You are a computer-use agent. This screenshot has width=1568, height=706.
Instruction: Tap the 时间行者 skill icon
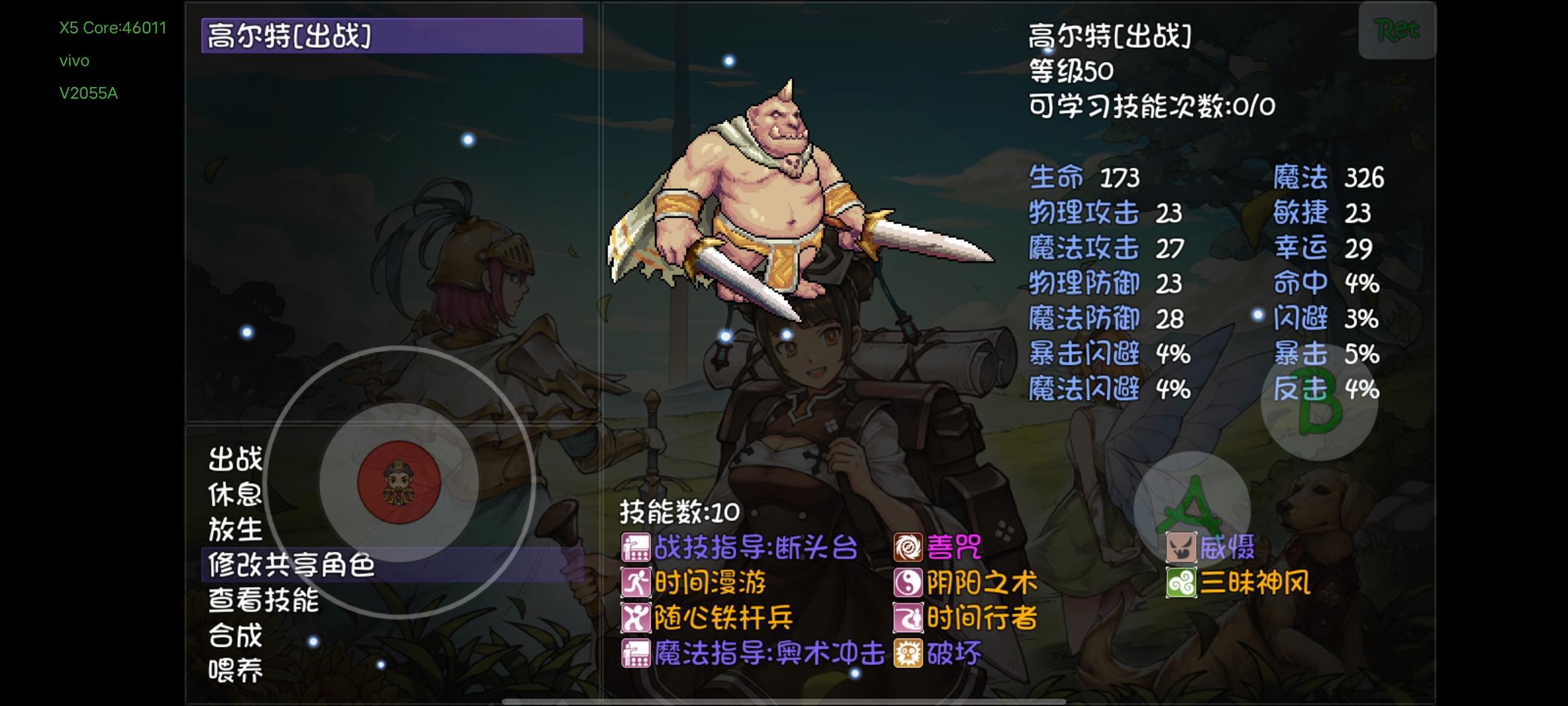(x=909, y=618)
